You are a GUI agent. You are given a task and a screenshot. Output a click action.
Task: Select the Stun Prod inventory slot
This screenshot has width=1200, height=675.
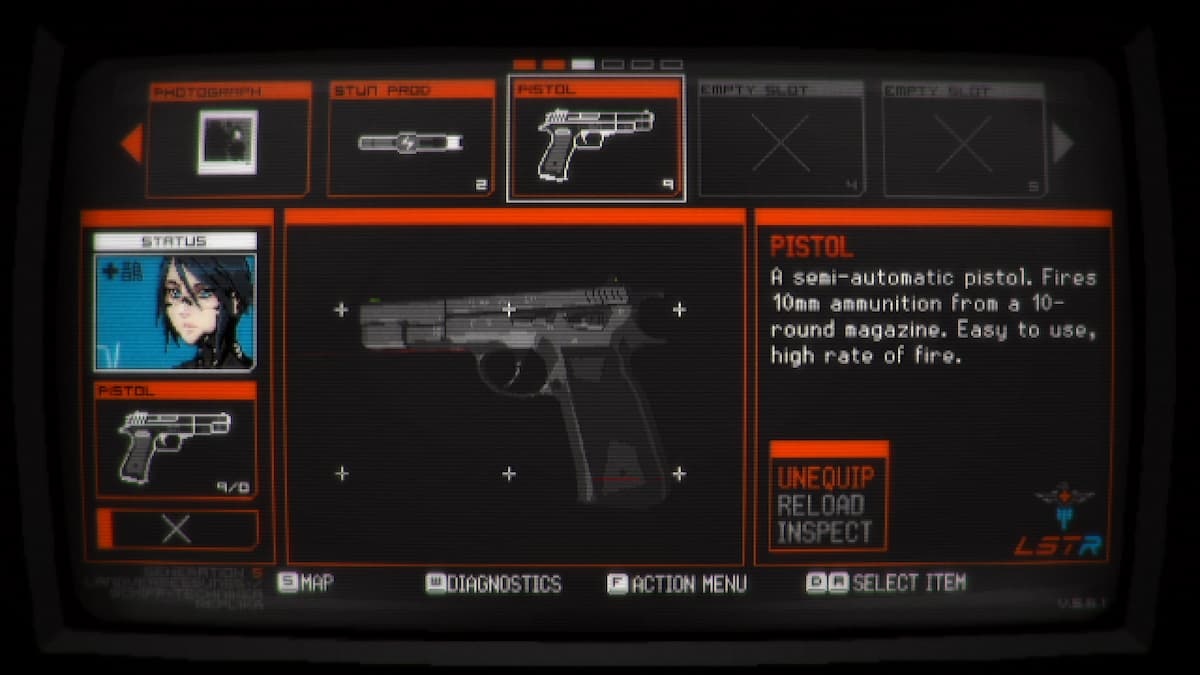click(410, 139)
